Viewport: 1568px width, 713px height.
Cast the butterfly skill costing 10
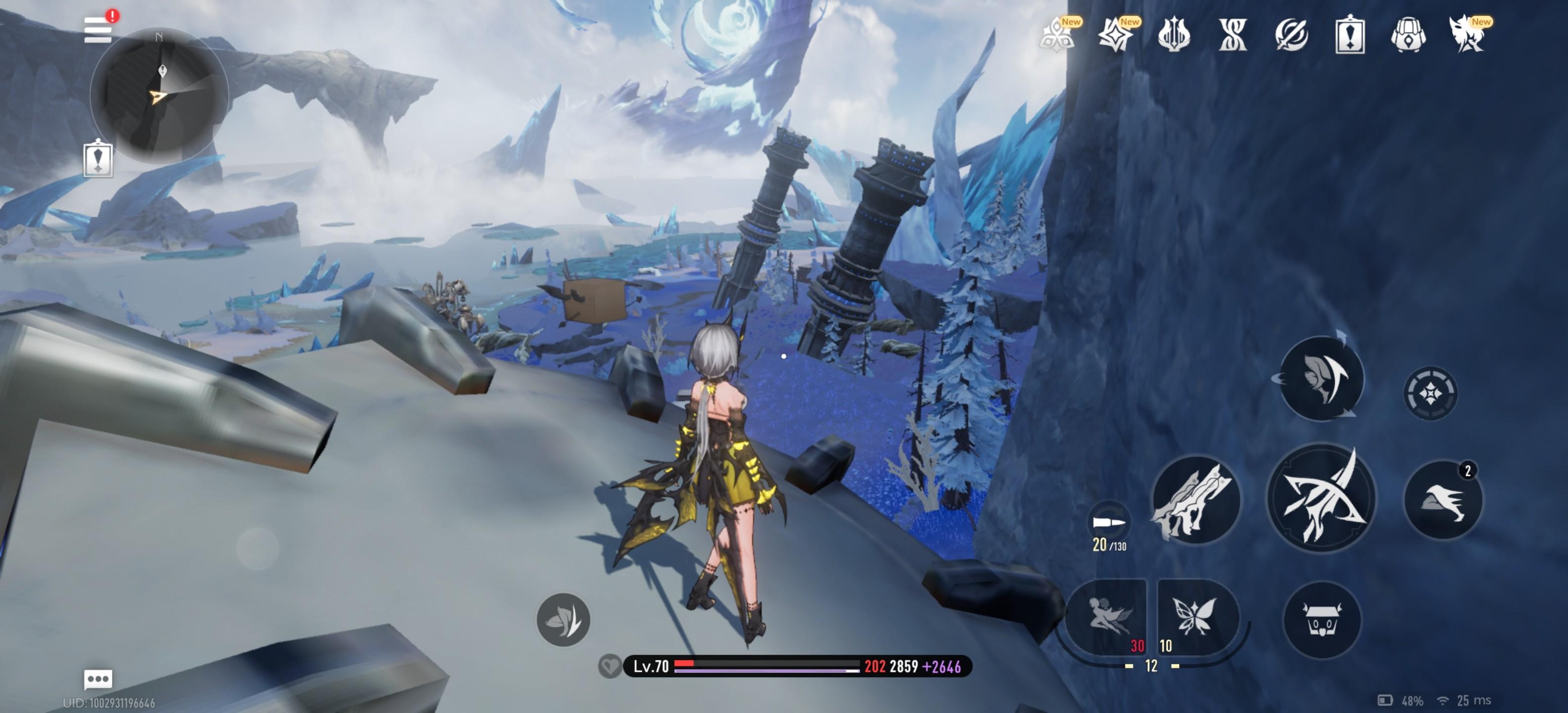pos(1195,616)
